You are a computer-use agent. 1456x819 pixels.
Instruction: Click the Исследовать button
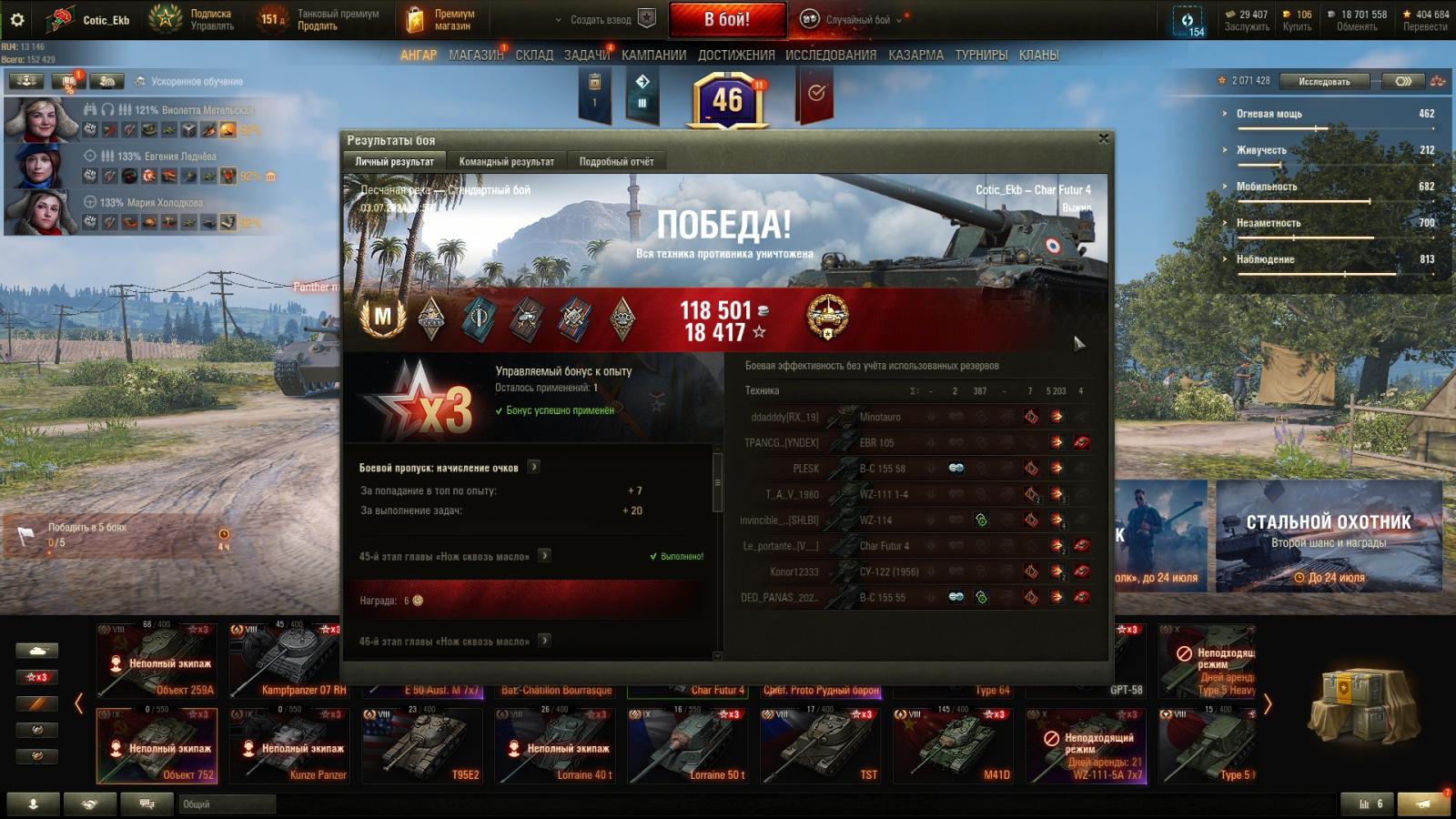[1323, 81]
